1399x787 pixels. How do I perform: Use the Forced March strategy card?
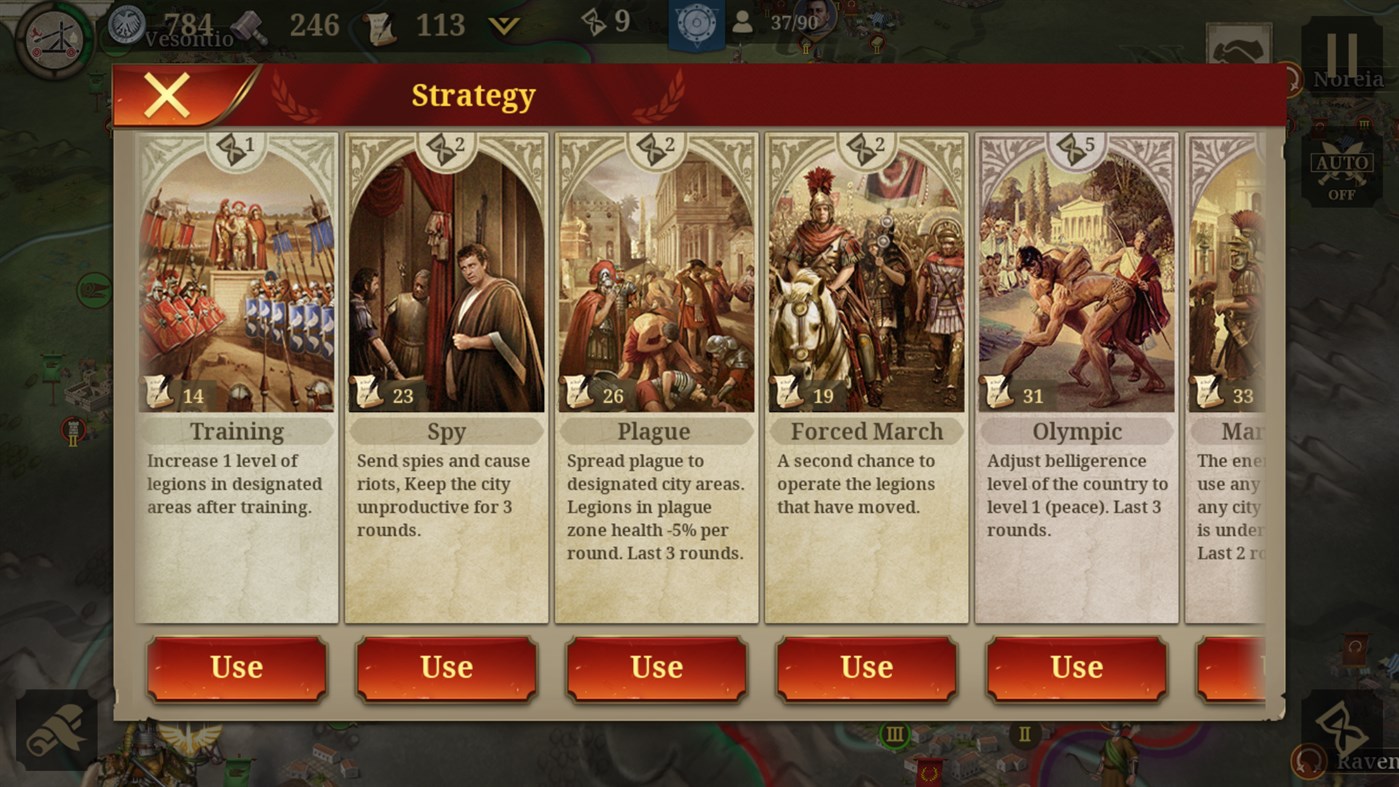click(x=866, y=668)
